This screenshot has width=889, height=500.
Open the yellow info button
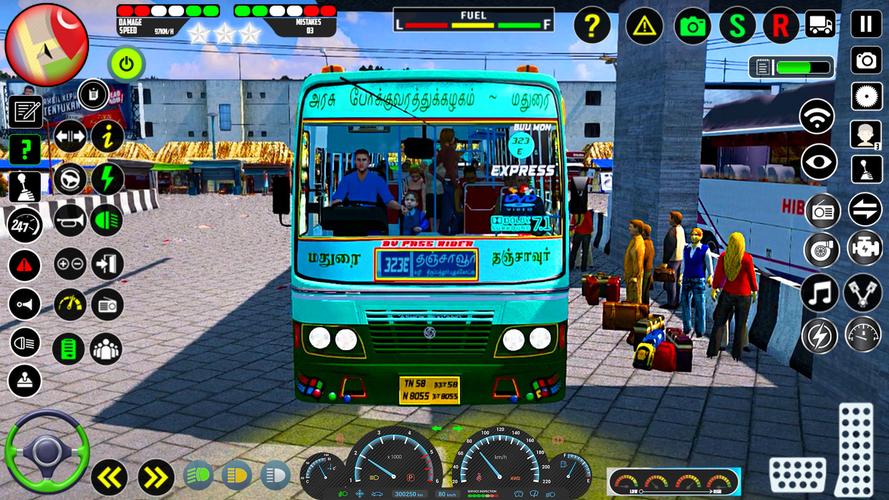tap(107, 136)
